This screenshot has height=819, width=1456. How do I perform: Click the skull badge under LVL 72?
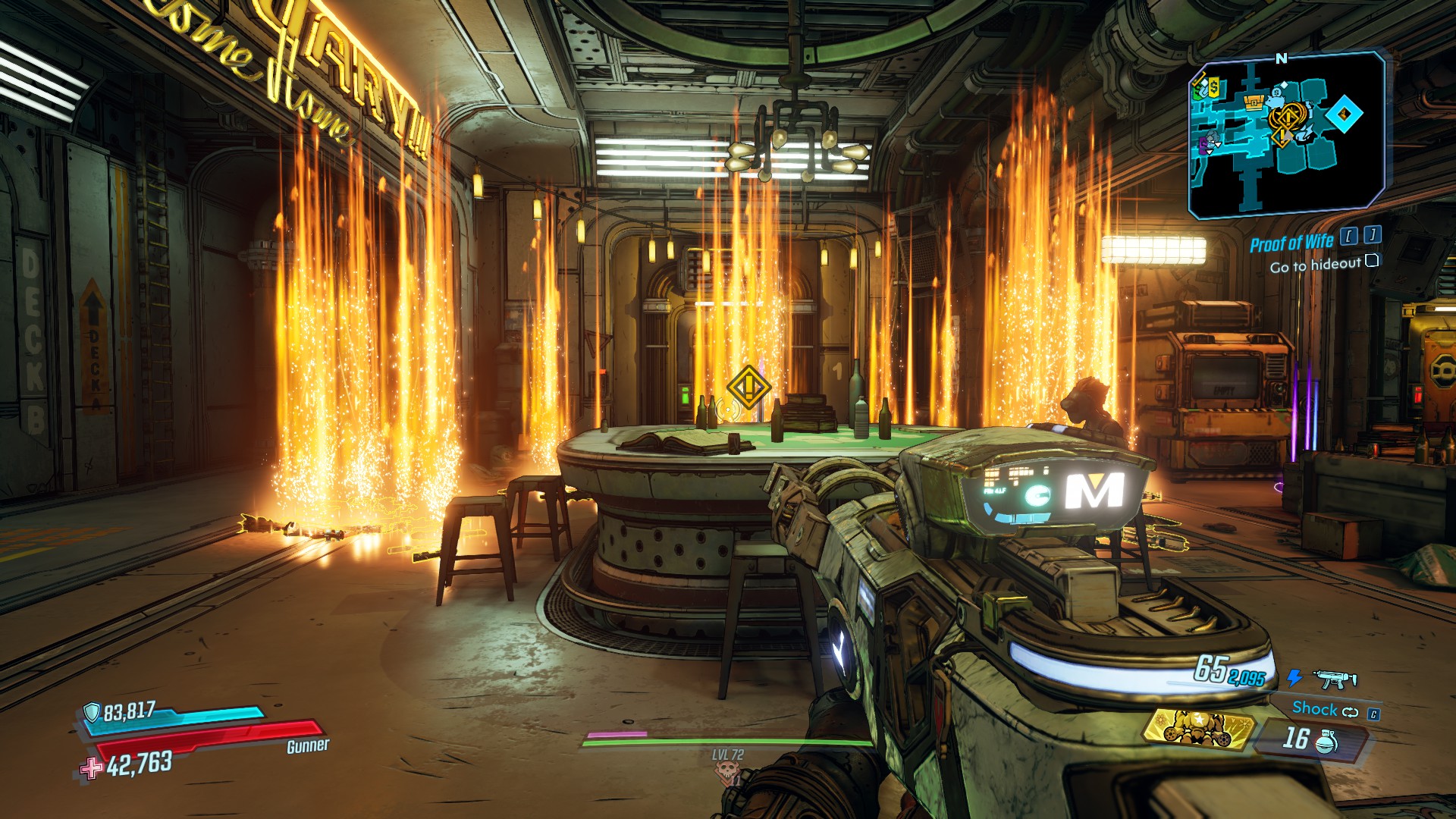click(726, 773)
